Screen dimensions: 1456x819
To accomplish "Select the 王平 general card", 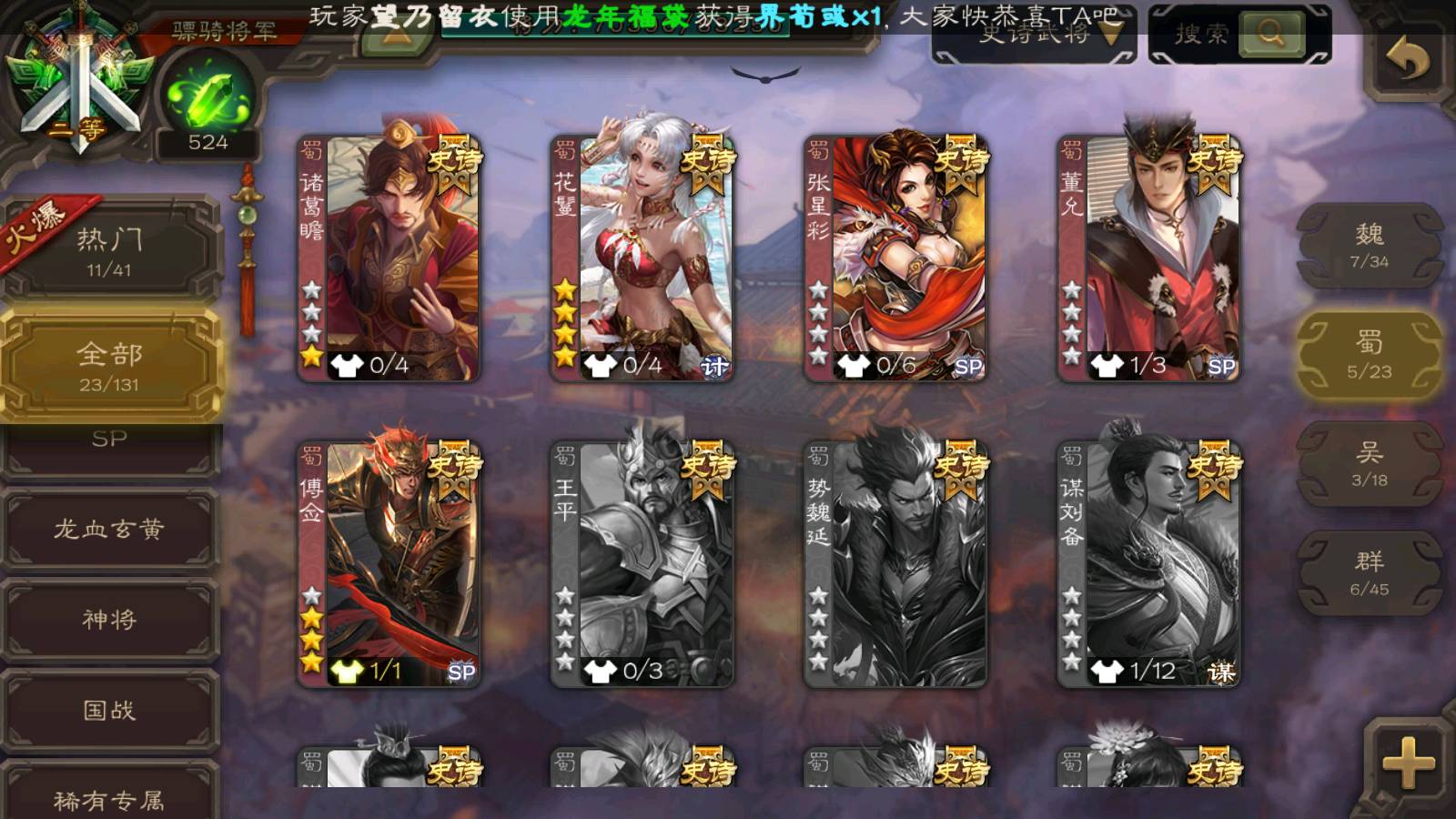I will pyautogui.click(x=642, y=564).
